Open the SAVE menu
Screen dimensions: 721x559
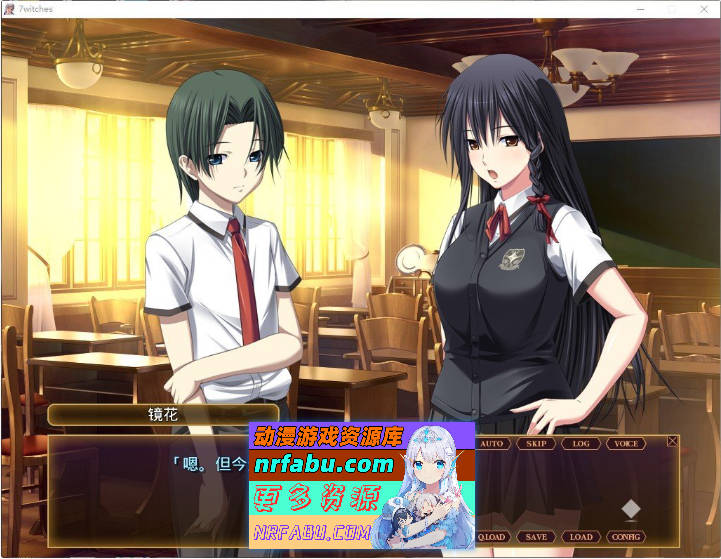536,537
